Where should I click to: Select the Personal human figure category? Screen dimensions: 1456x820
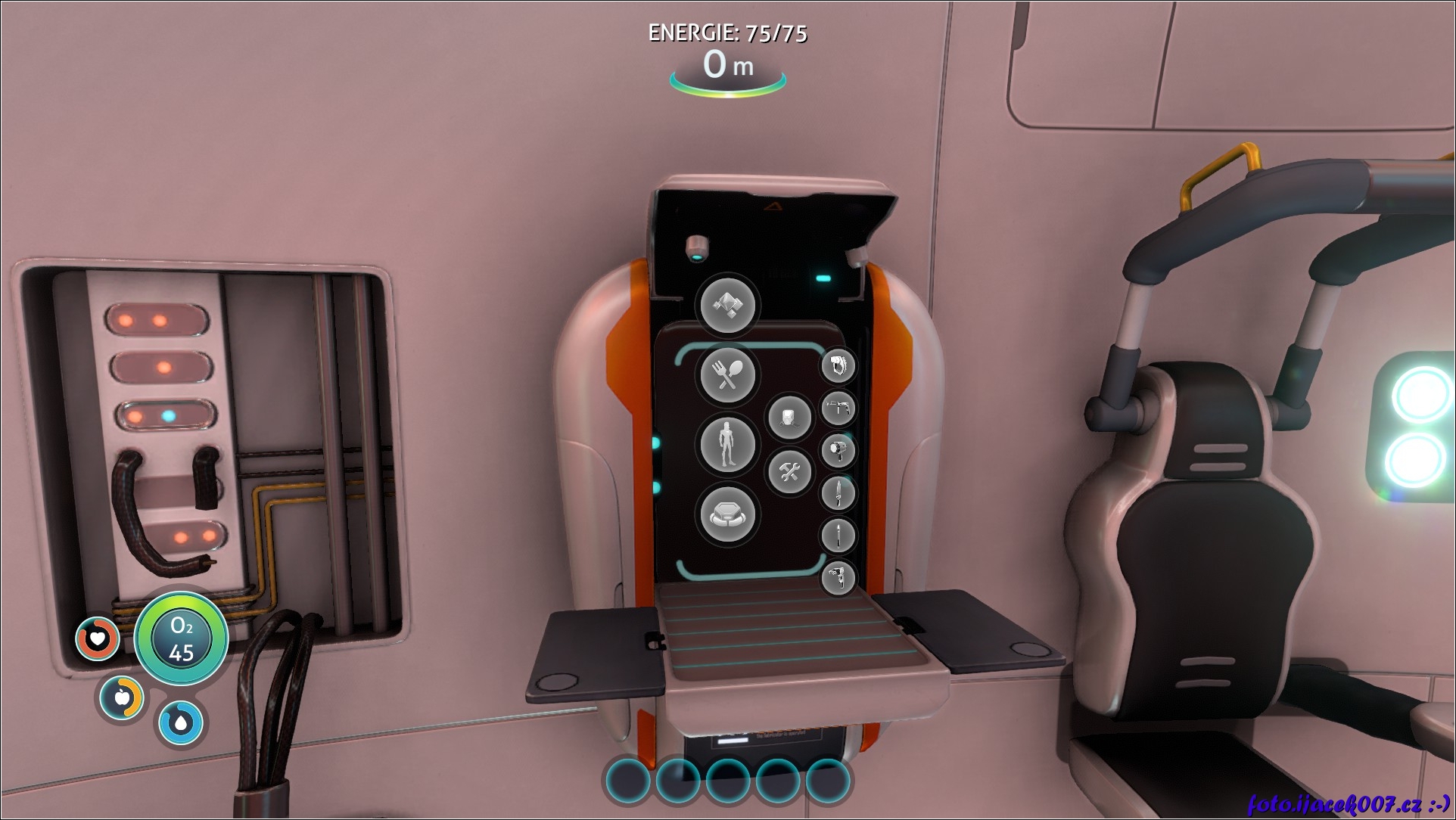(727, 443)
